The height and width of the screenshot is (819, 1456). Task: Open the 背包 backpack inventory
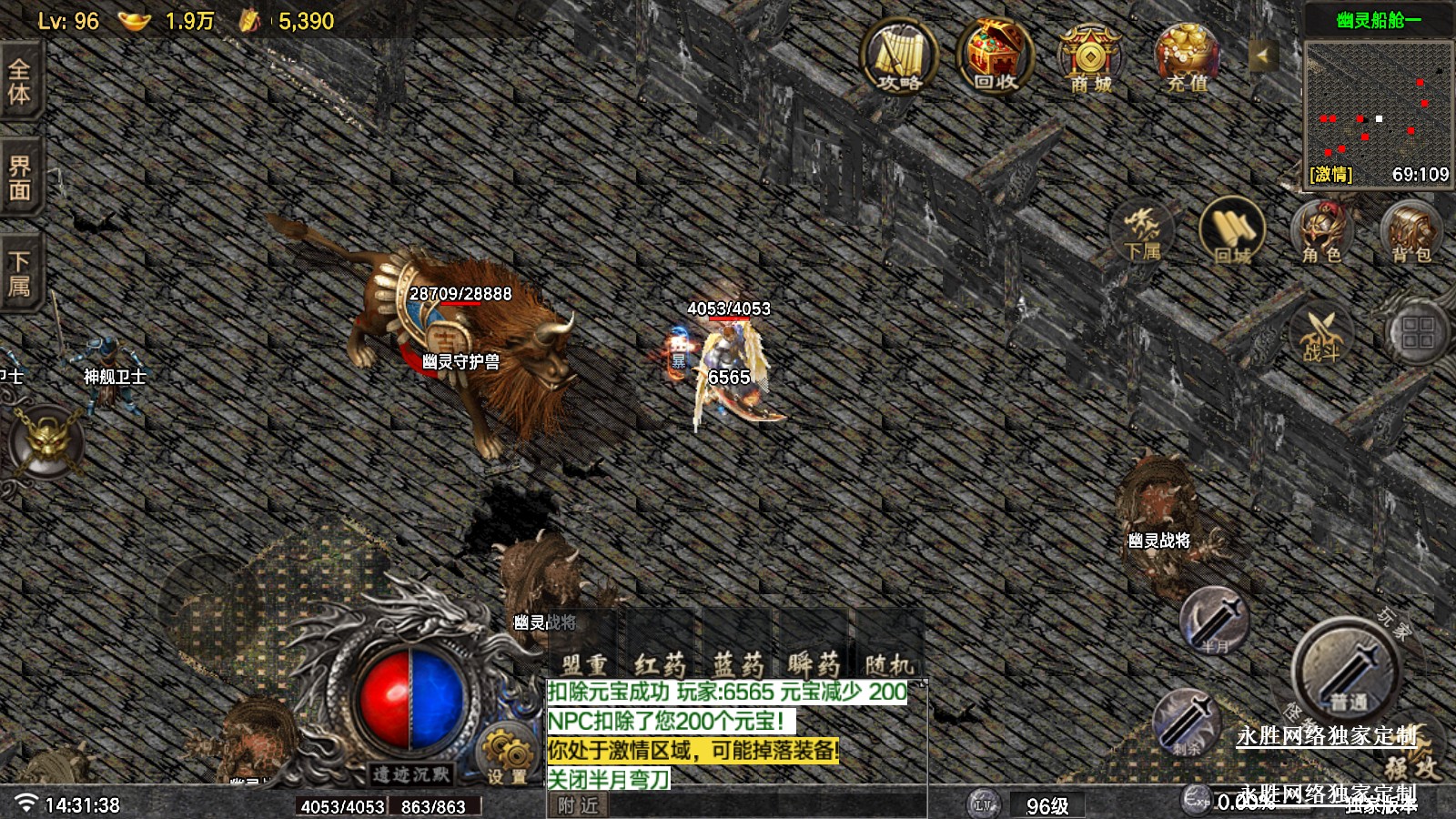click(1410, 233)
